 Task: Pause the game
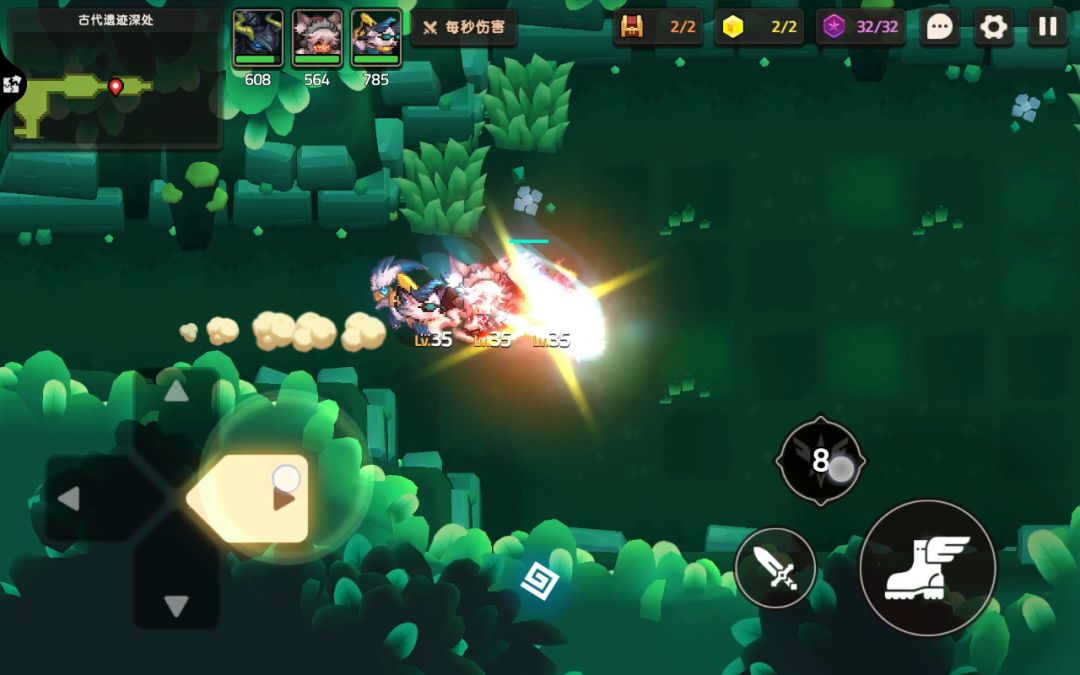(x=1047, y=27)
